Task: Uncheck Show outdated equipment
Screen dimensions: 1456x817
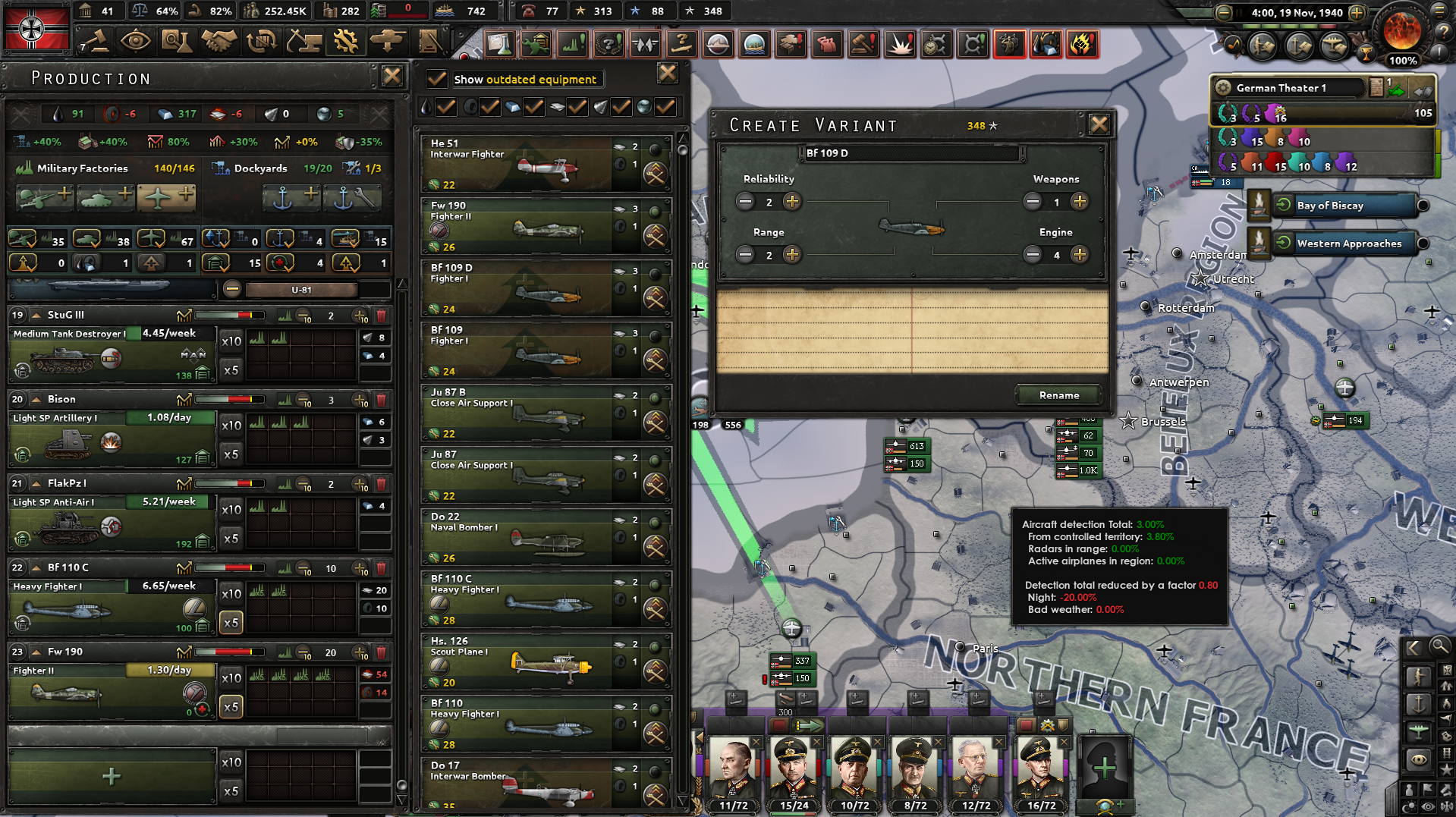Action: tap(436, 79)
